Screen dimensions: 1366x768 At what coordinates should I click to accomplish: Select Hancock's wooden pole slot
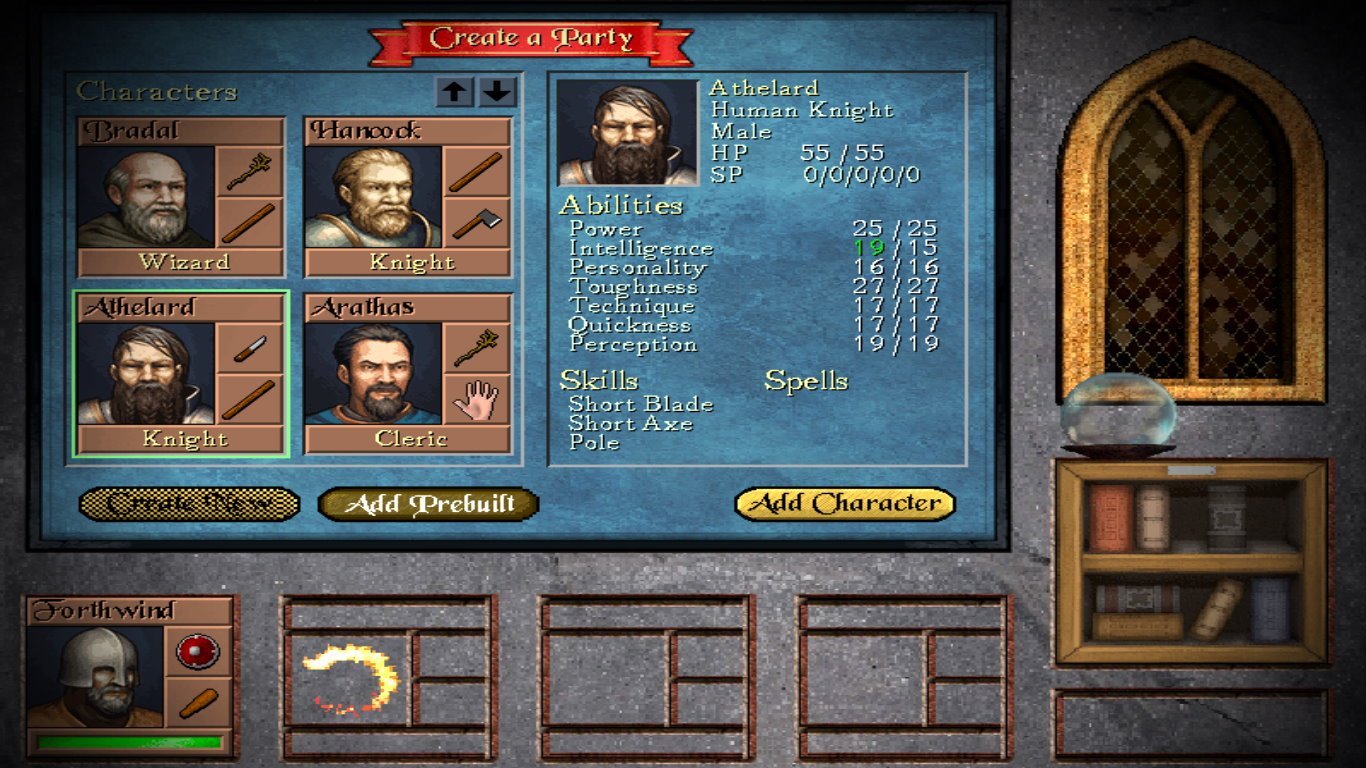point(476,172)
